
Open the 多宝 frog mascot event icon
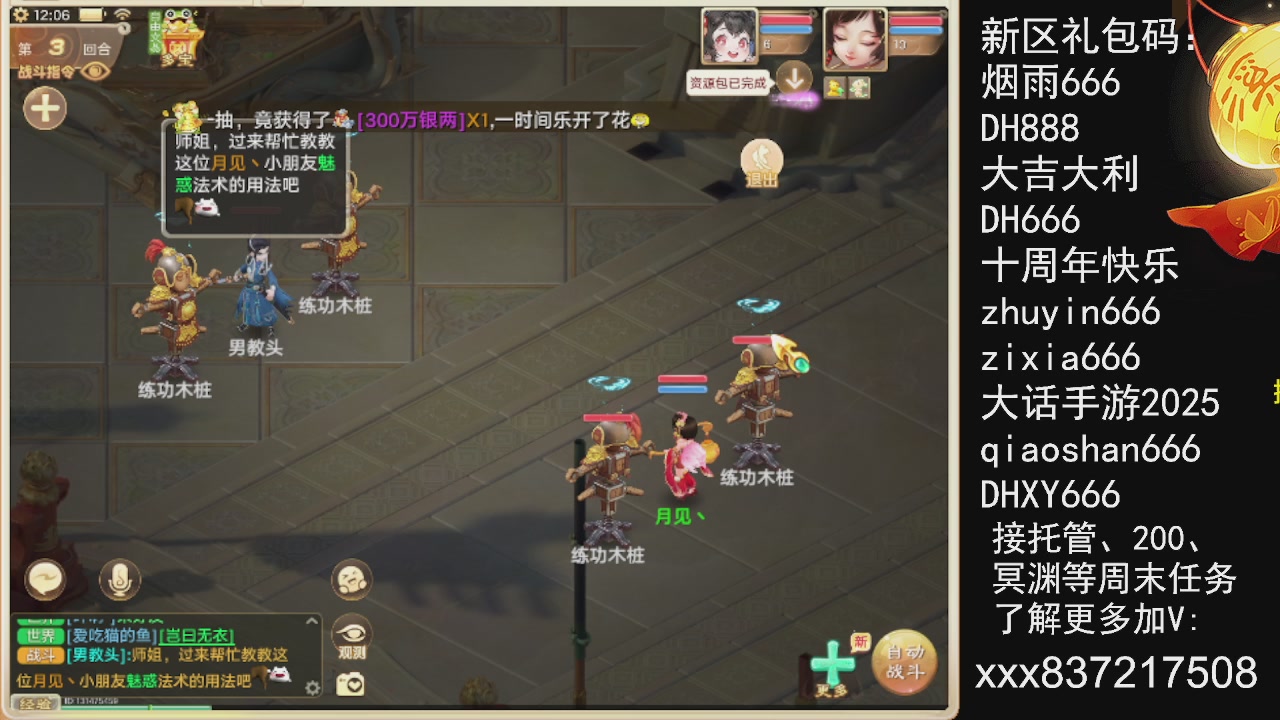coord(180,33)
